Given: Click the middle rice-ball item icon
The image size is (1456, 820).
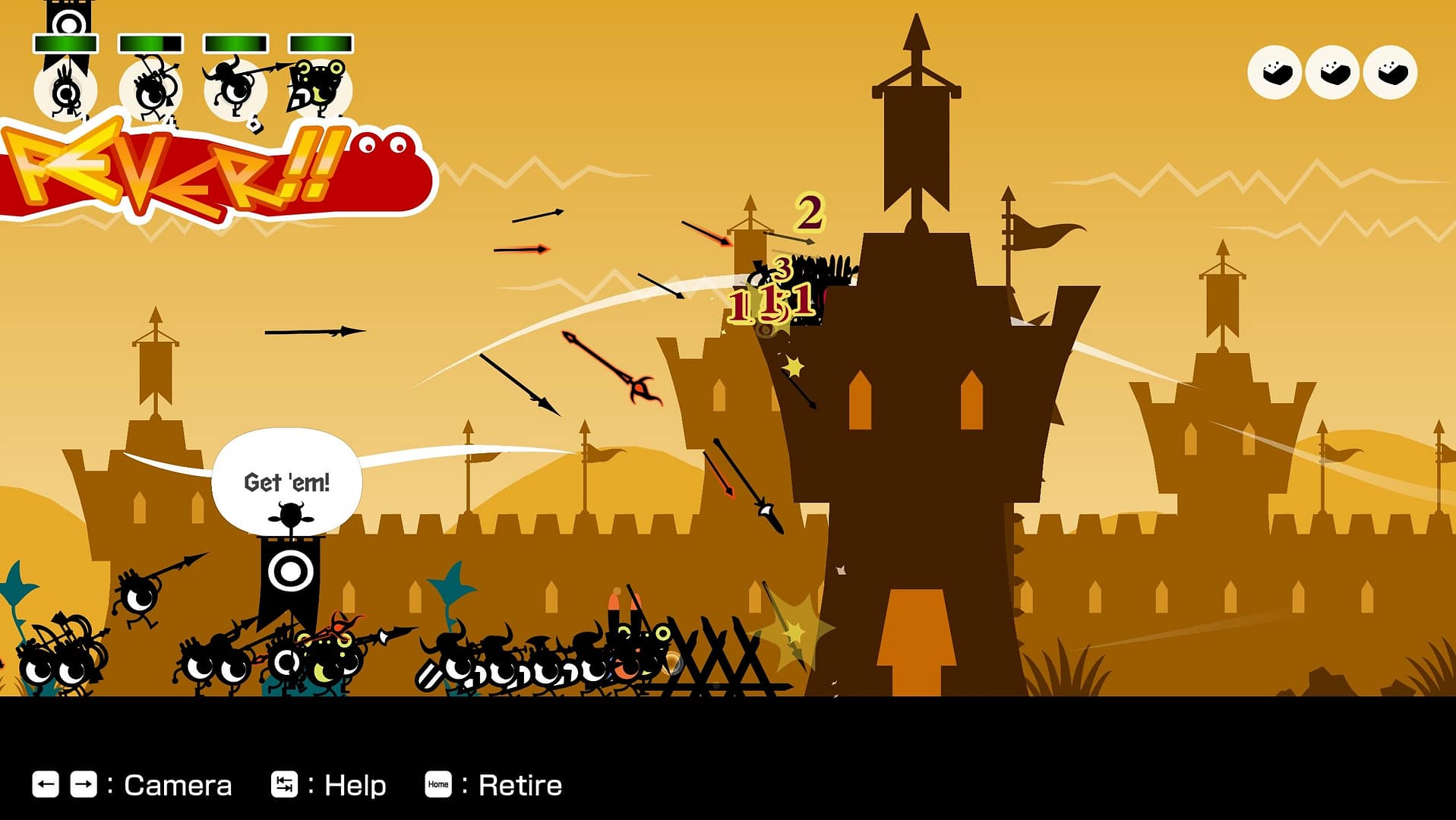Looking at the screenshot, I should (1333, 72).
